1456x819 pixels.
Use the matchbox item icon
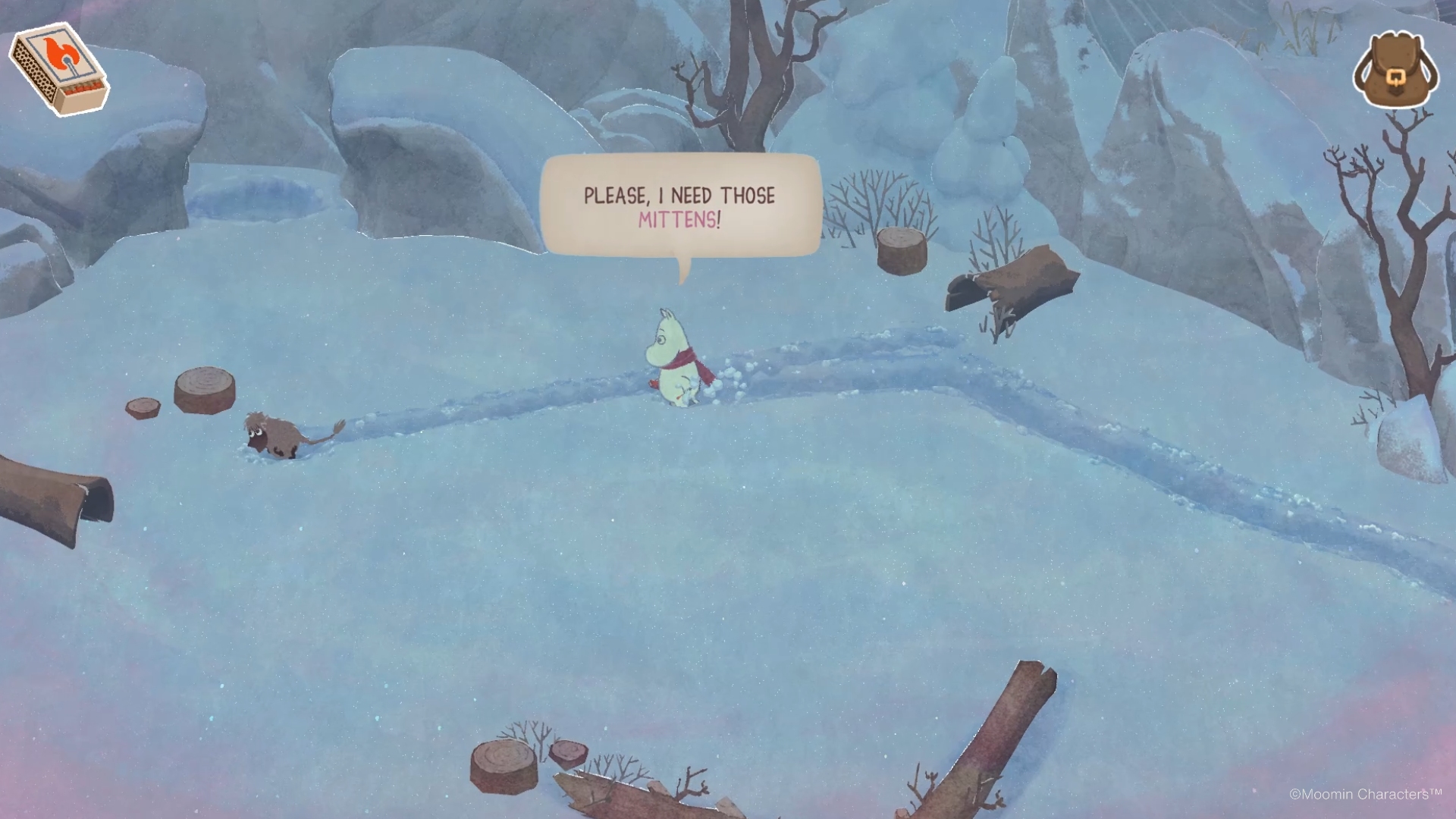[59, 71]
